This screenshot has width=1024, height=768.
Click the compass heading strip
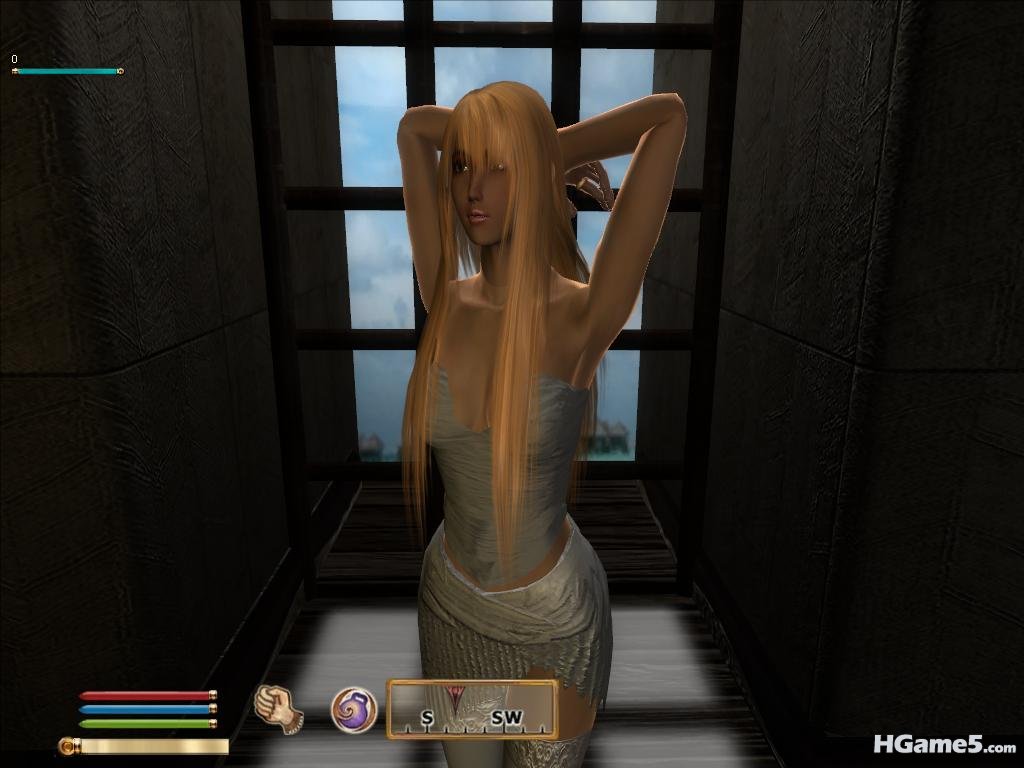point(472,710)
